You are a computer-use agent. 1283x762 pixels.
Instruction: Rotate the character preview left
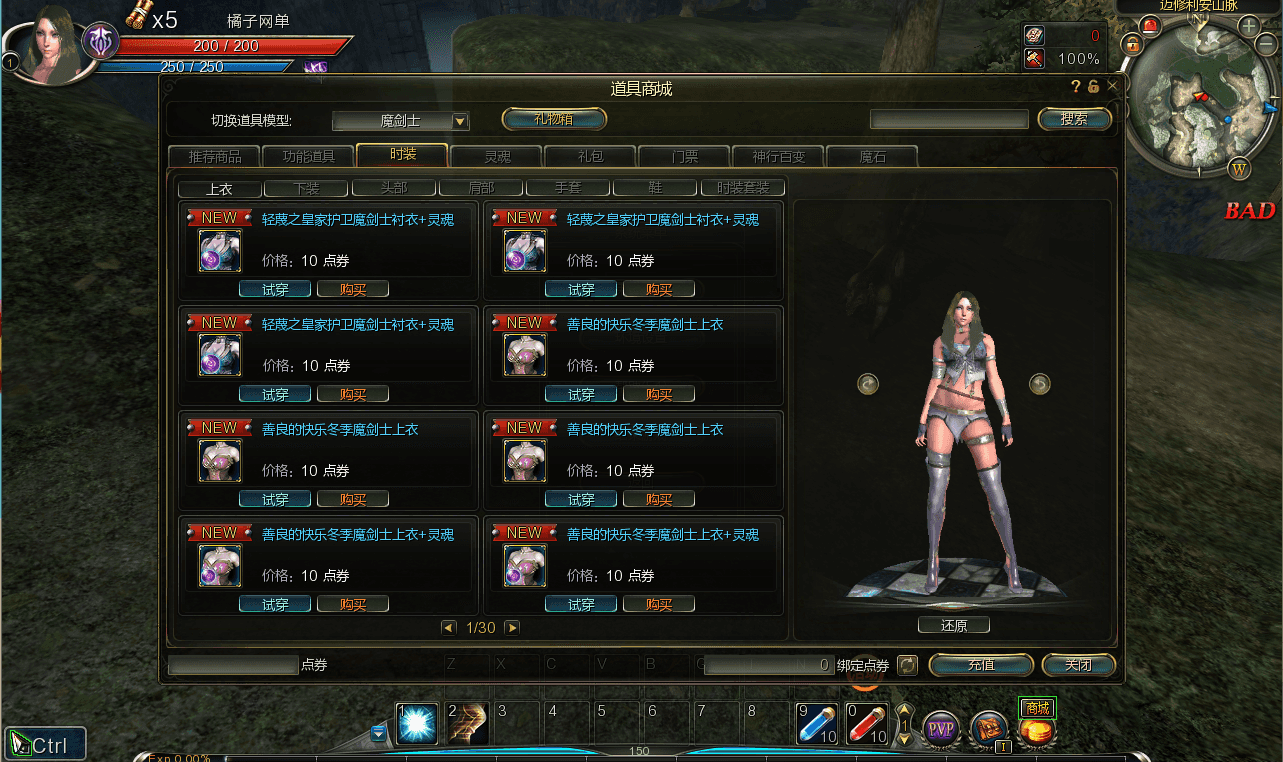(867, 383)
